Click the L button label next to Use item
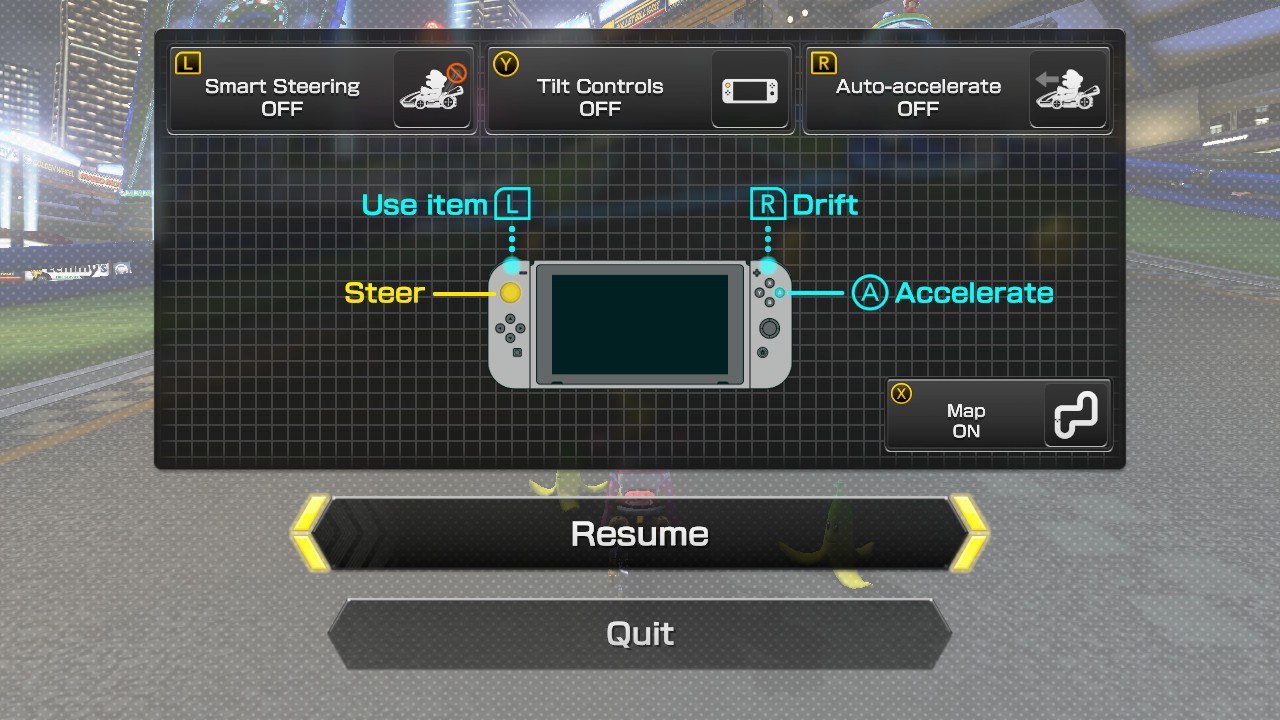This screenshot has width=1280, height=720. (513, 204)
